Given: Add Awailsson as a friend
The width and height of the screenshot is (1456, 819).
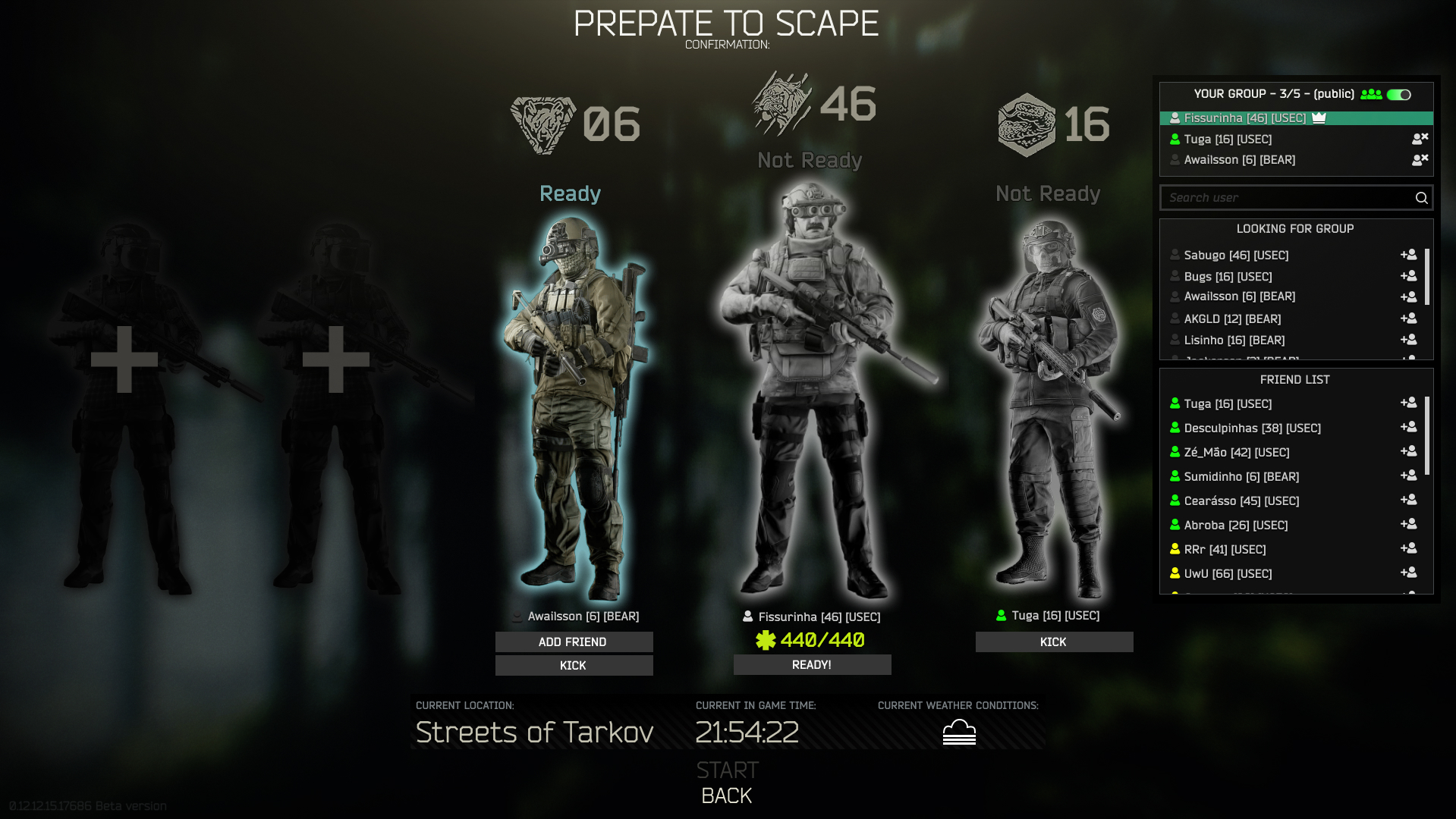Looking at the screenshot, I should (x=573, y=642).
